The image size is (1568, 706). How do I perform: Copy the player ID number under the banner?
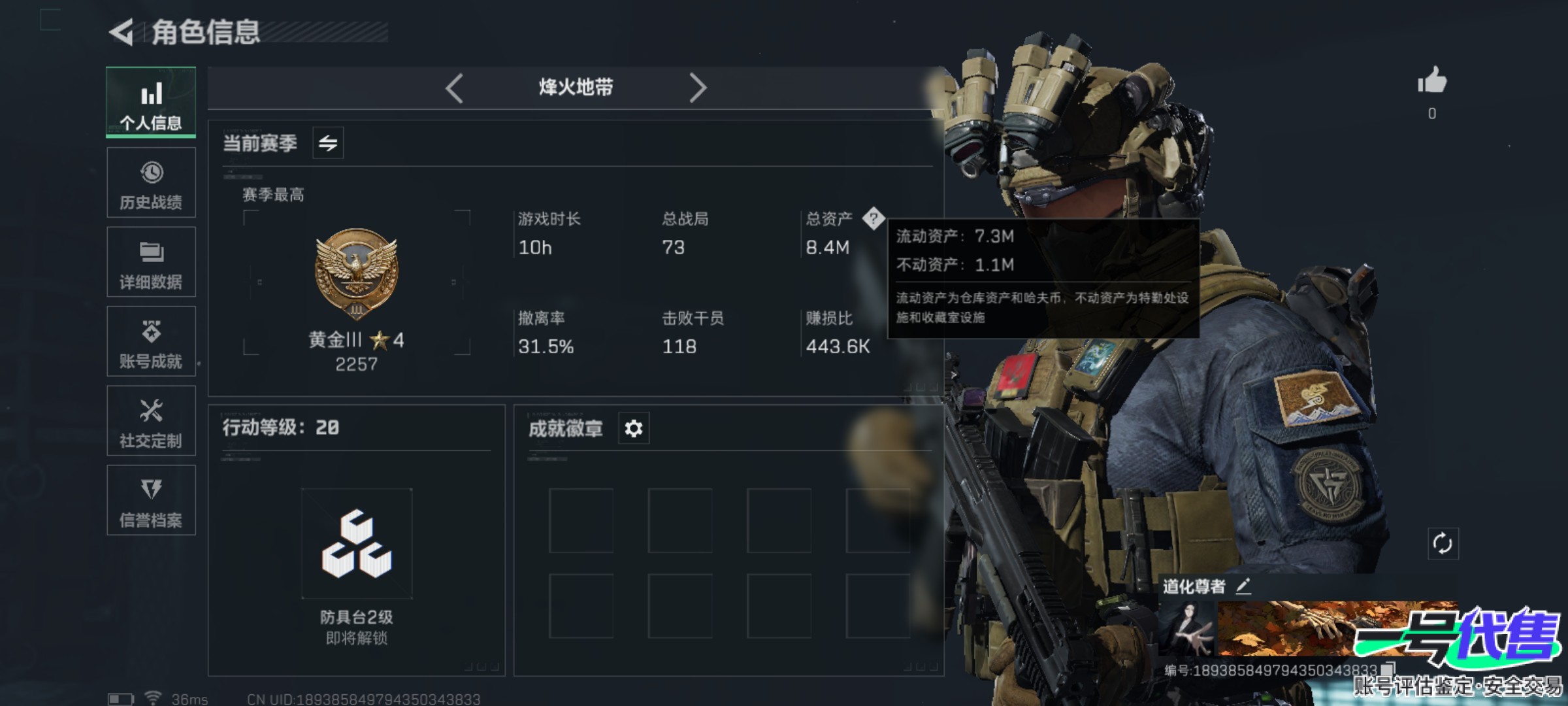1388,669
